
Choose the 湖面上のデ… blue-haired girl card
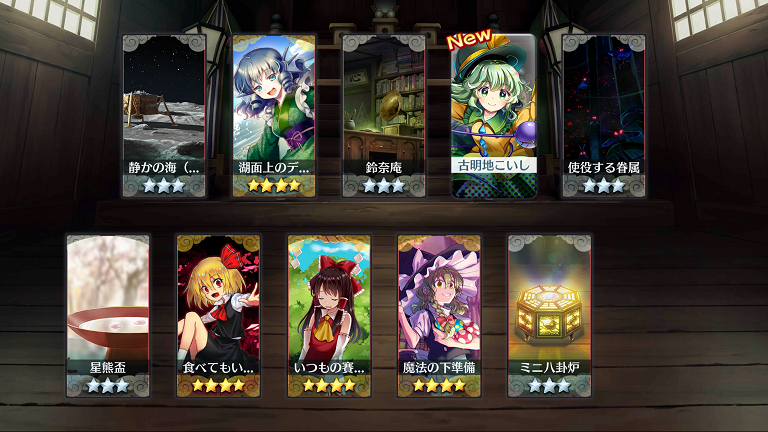tap(274, 115)
